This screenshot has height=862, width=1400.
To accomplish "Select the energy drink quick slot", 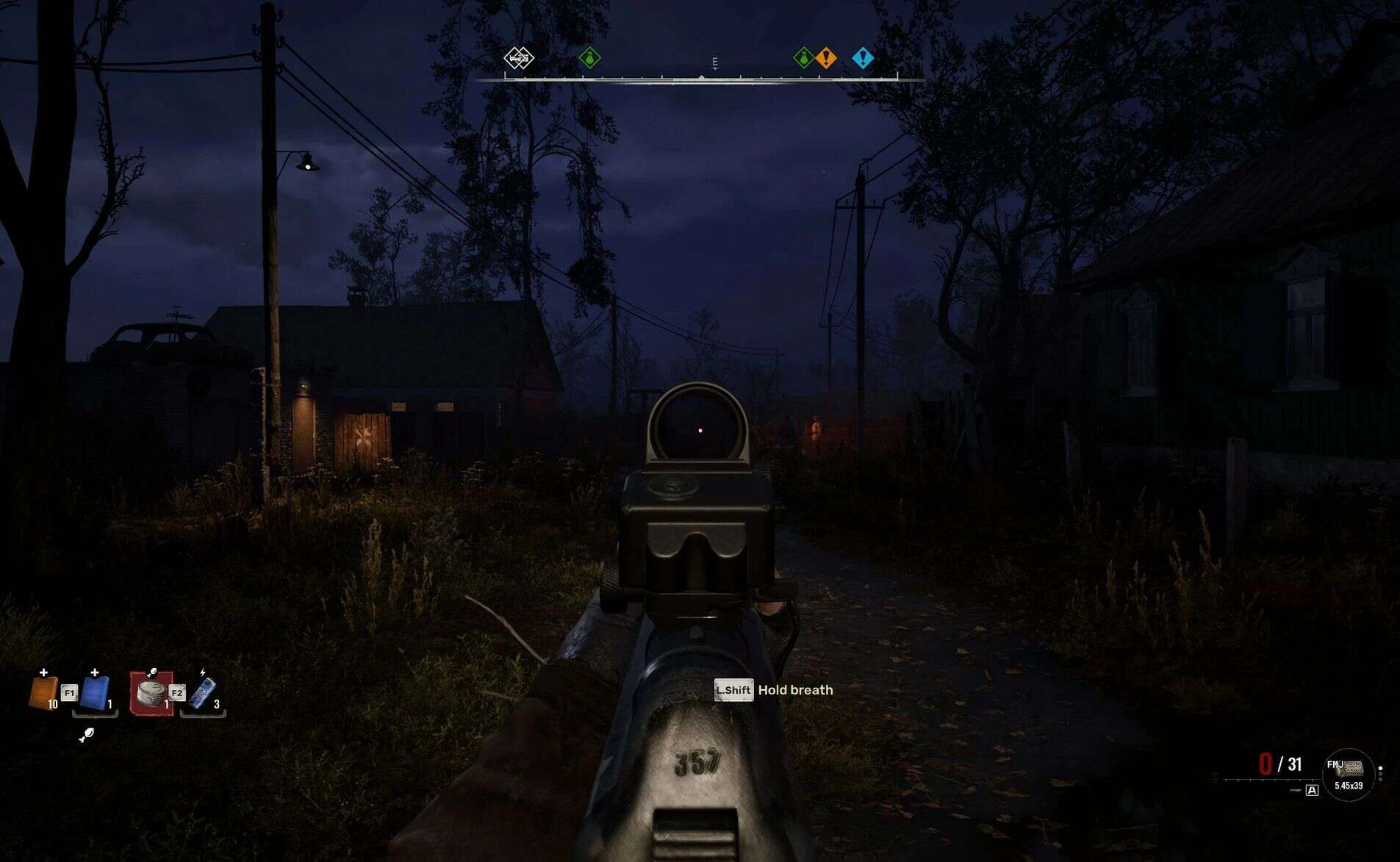I will pos(203,694).
